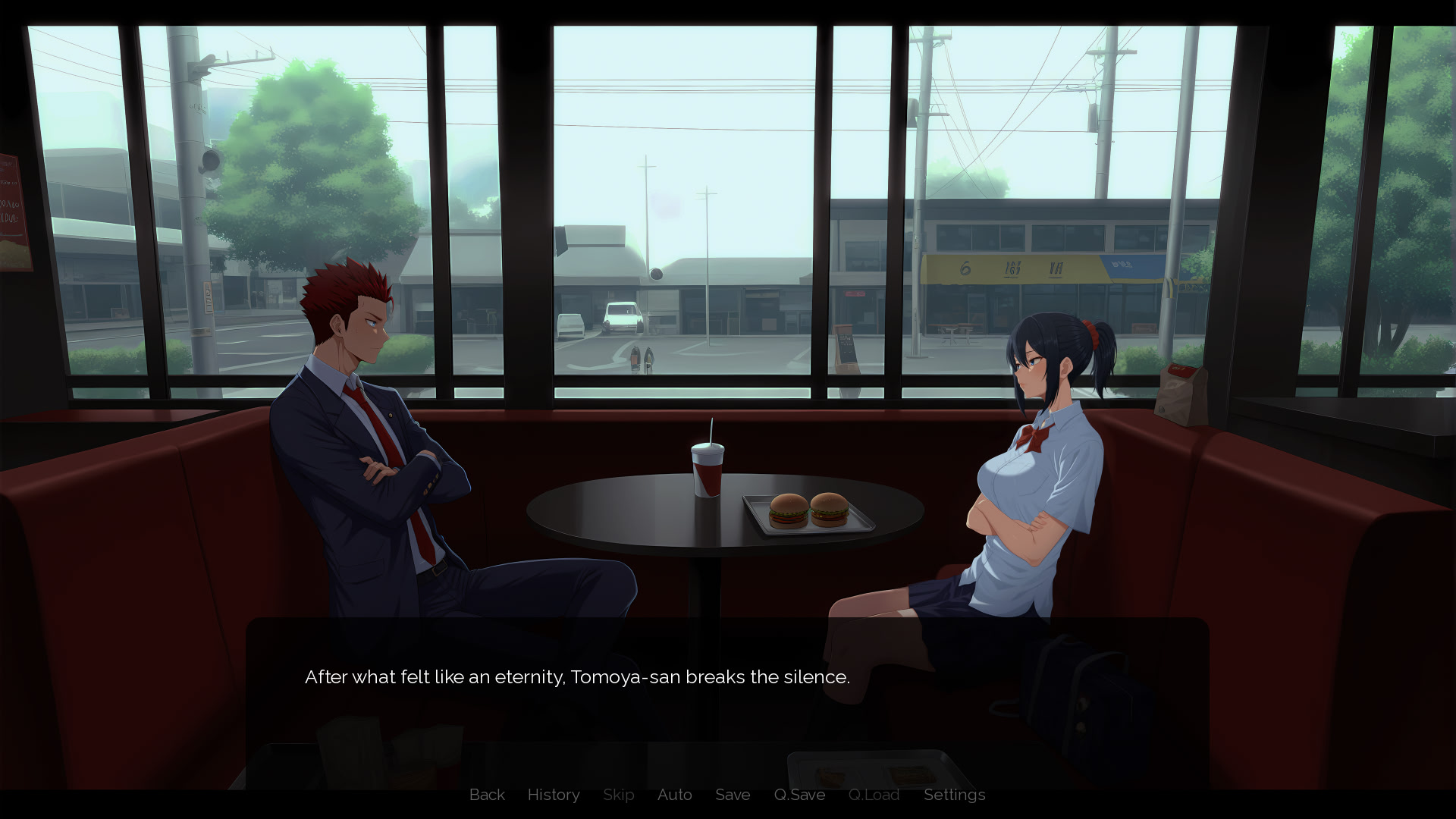
Task: Open the Settings screen
Action: pos(954,795)
